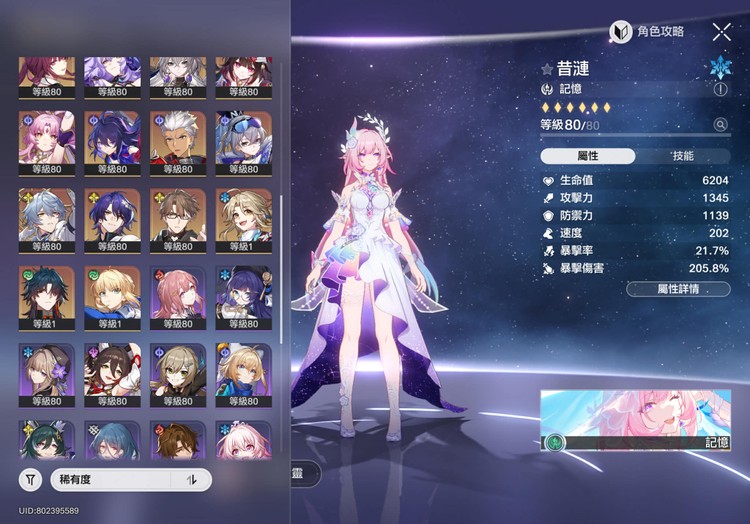750x524 pixels.
Task: Open 屬性詳情 attribute details
Action: click(678, 289)
